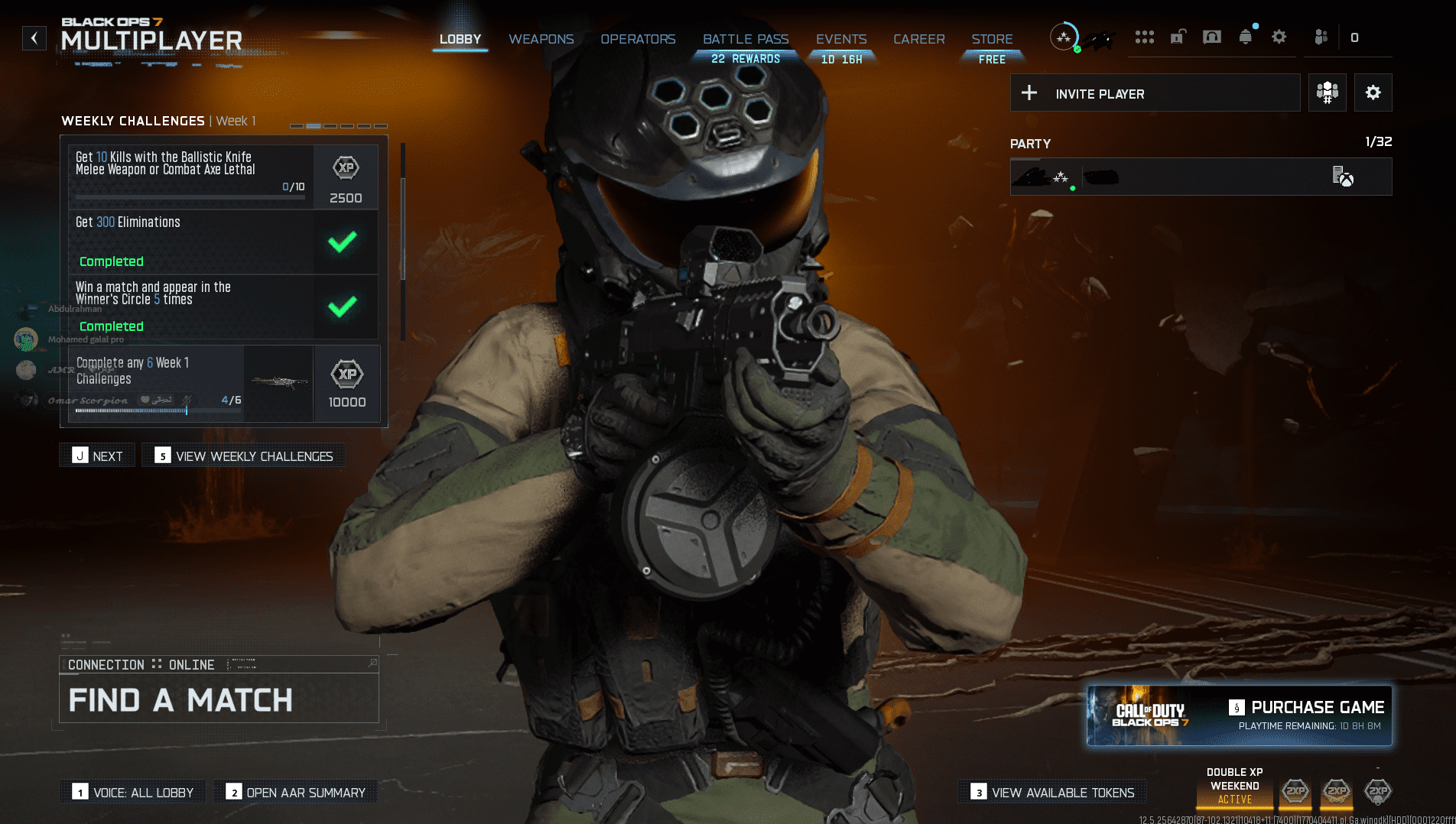Open the settings gear next to Invite Player
This screenshot has height=824, width=1456.
(x=1373, y=92)
